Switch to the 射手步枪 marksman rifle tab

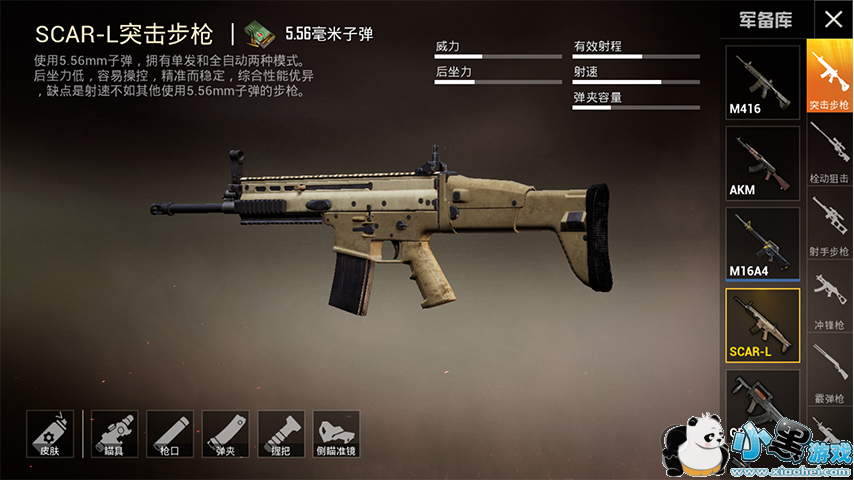(x=829, y=224)
